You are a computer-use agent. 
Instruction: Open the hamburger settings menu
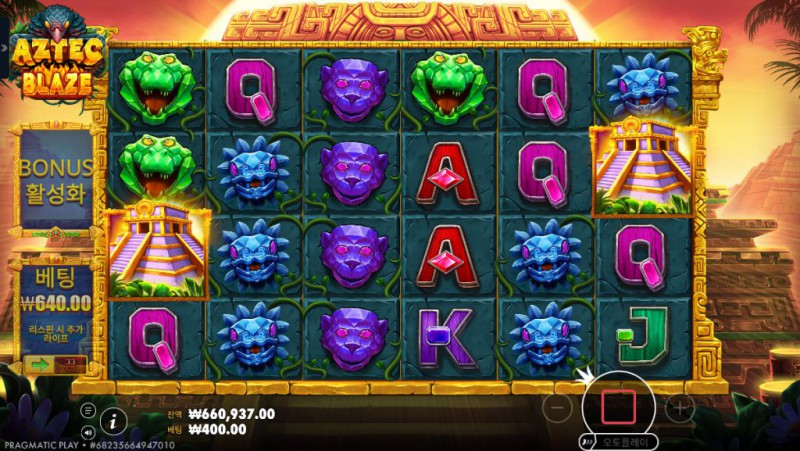pyautogui.click(x=89, y=410)
